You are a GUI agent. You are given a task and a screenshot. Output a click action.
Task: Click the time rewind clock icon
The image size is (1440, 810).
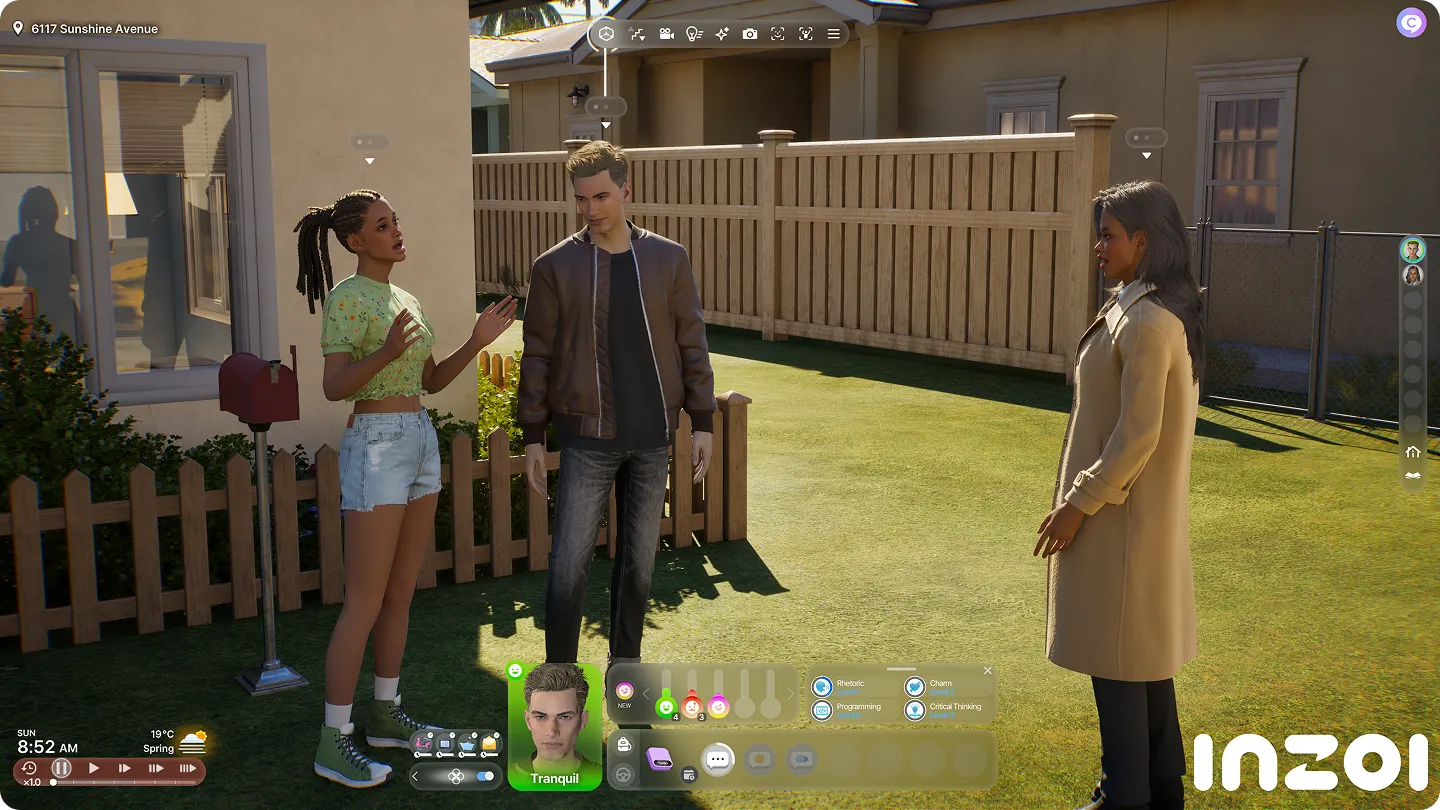29,769
